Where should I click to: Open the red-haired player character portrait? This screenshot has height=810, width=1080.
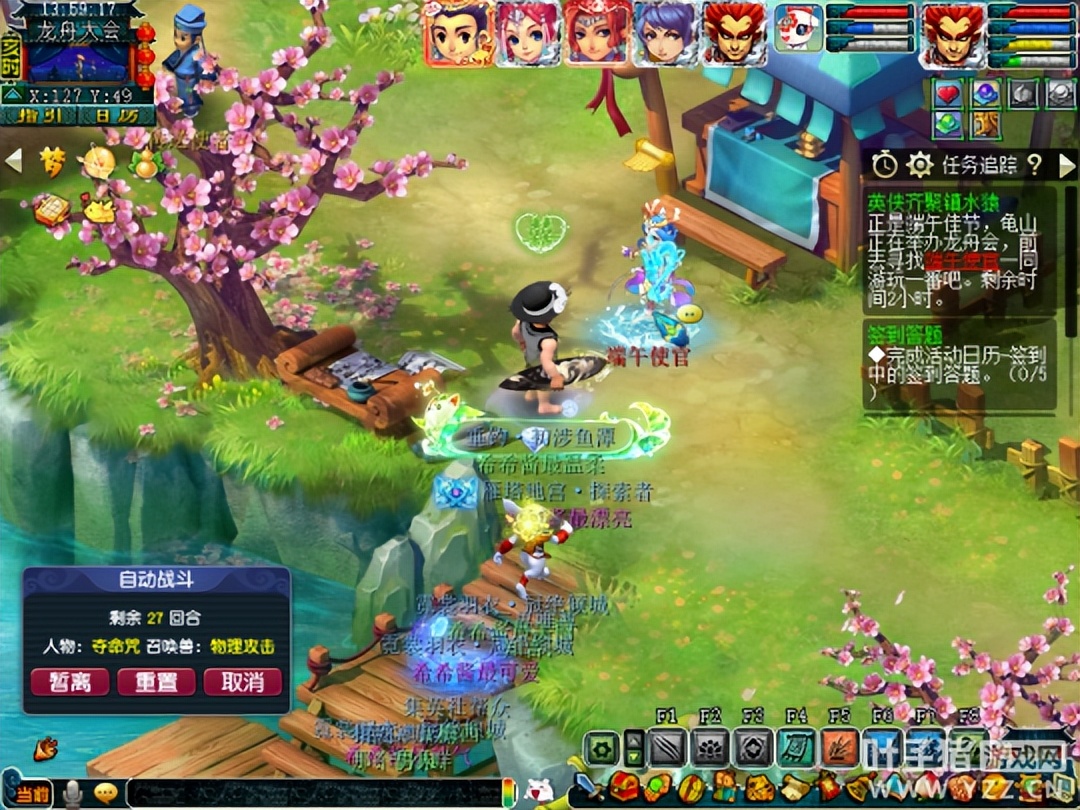[951, 34]
